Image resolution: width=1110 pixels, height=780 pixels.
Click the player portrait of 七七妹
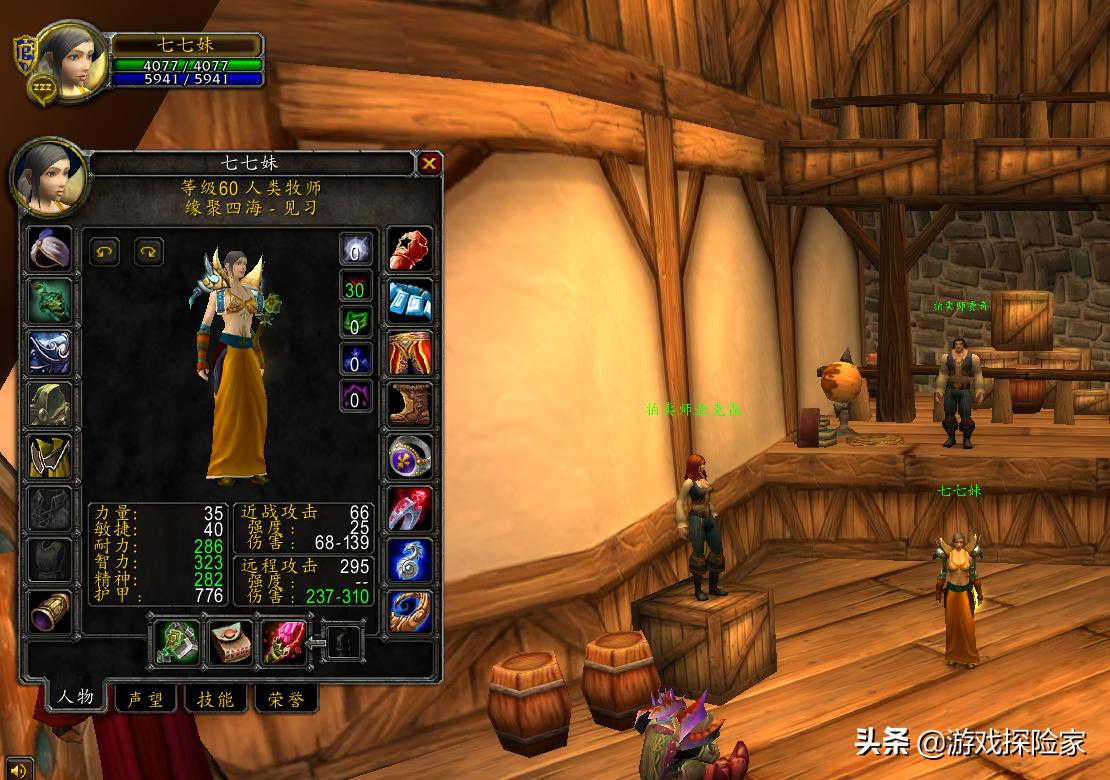pyautogui.click(x=70, y=61)
